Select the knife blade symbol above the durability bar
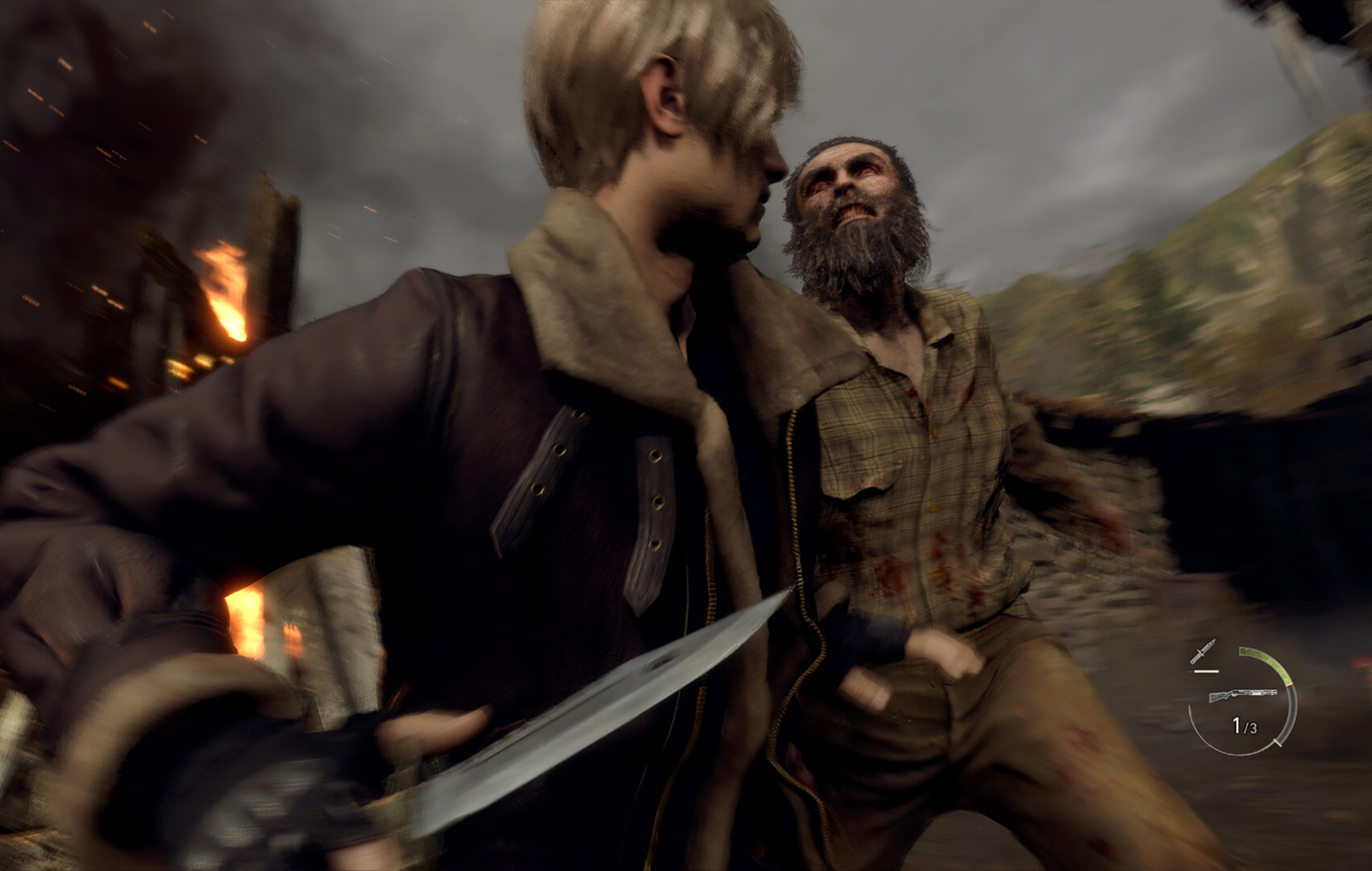 pos(1203,651)
